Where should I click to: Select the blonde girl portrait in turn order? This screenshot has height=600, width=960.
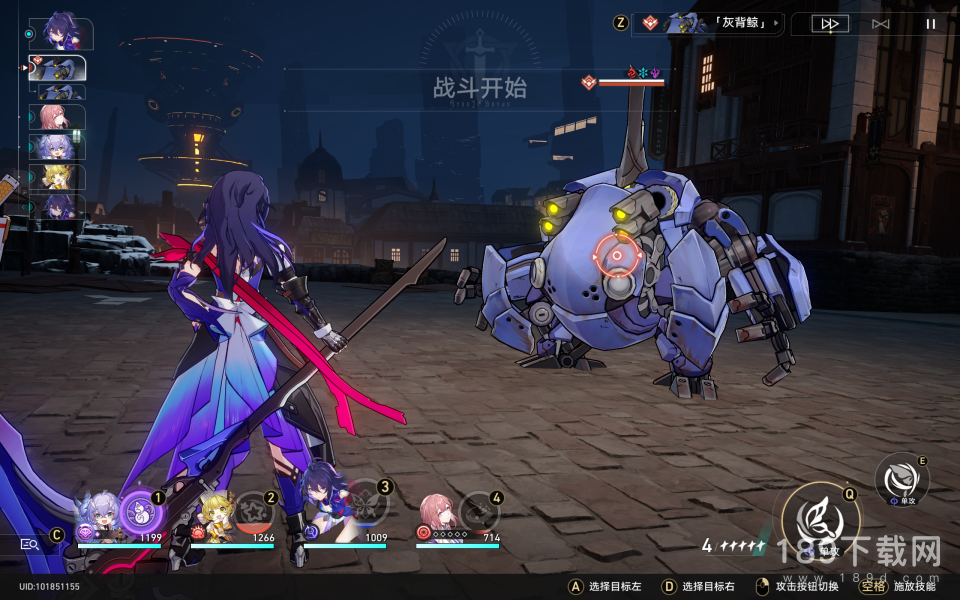(58, 178)
